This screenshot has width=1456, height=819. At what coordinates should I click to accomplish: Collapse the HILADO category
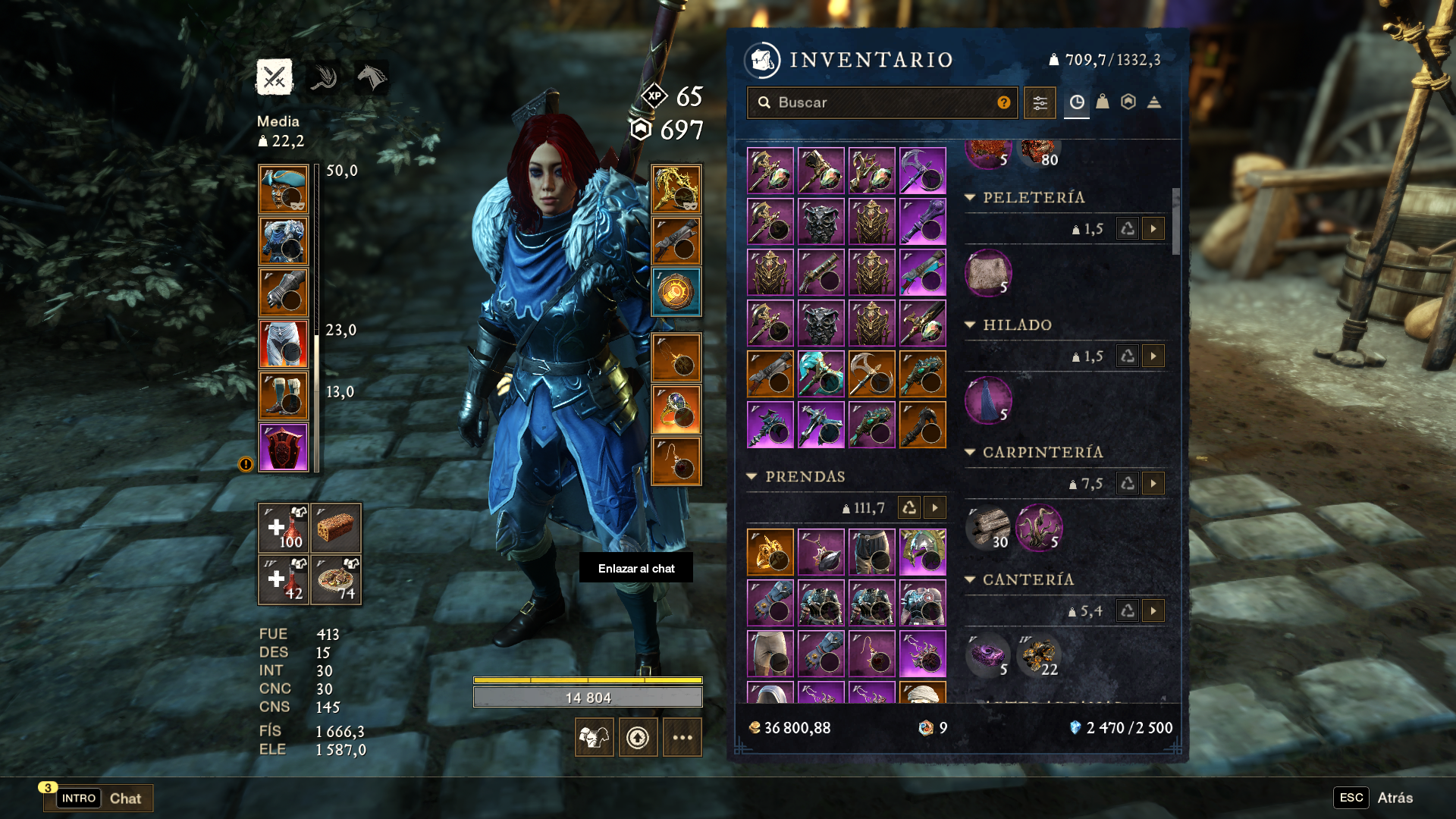[x=970, y=325]
